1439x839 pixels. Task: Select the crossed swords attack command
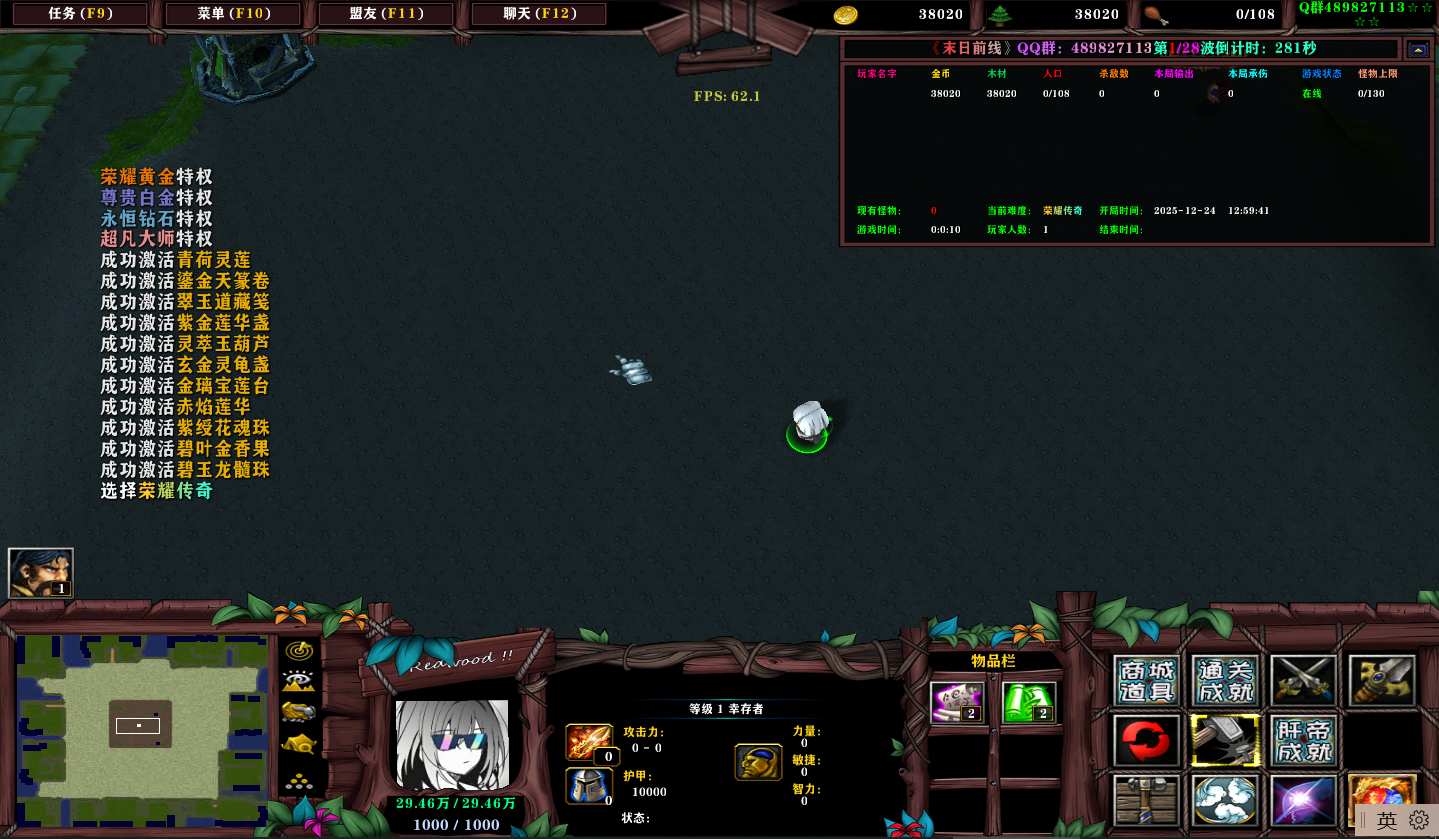point(1303,682)
